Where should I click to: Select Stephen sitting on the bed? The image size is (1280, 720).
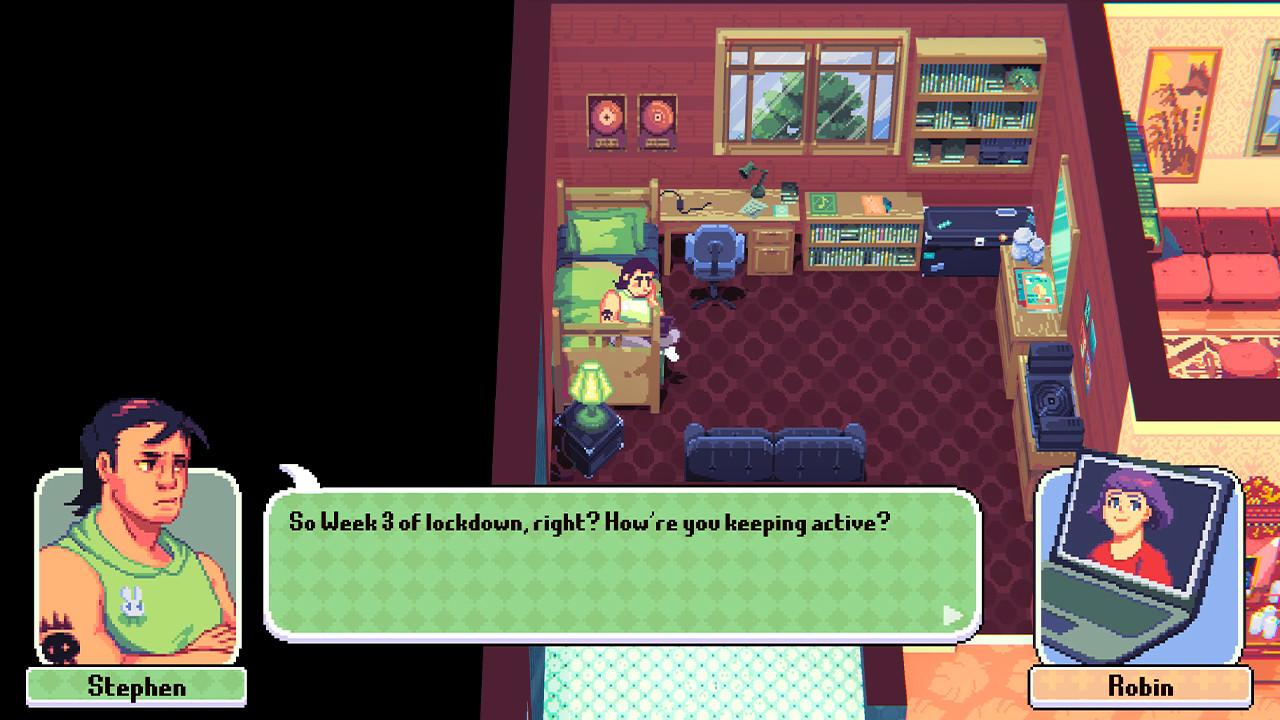click(x=632, y=290)
